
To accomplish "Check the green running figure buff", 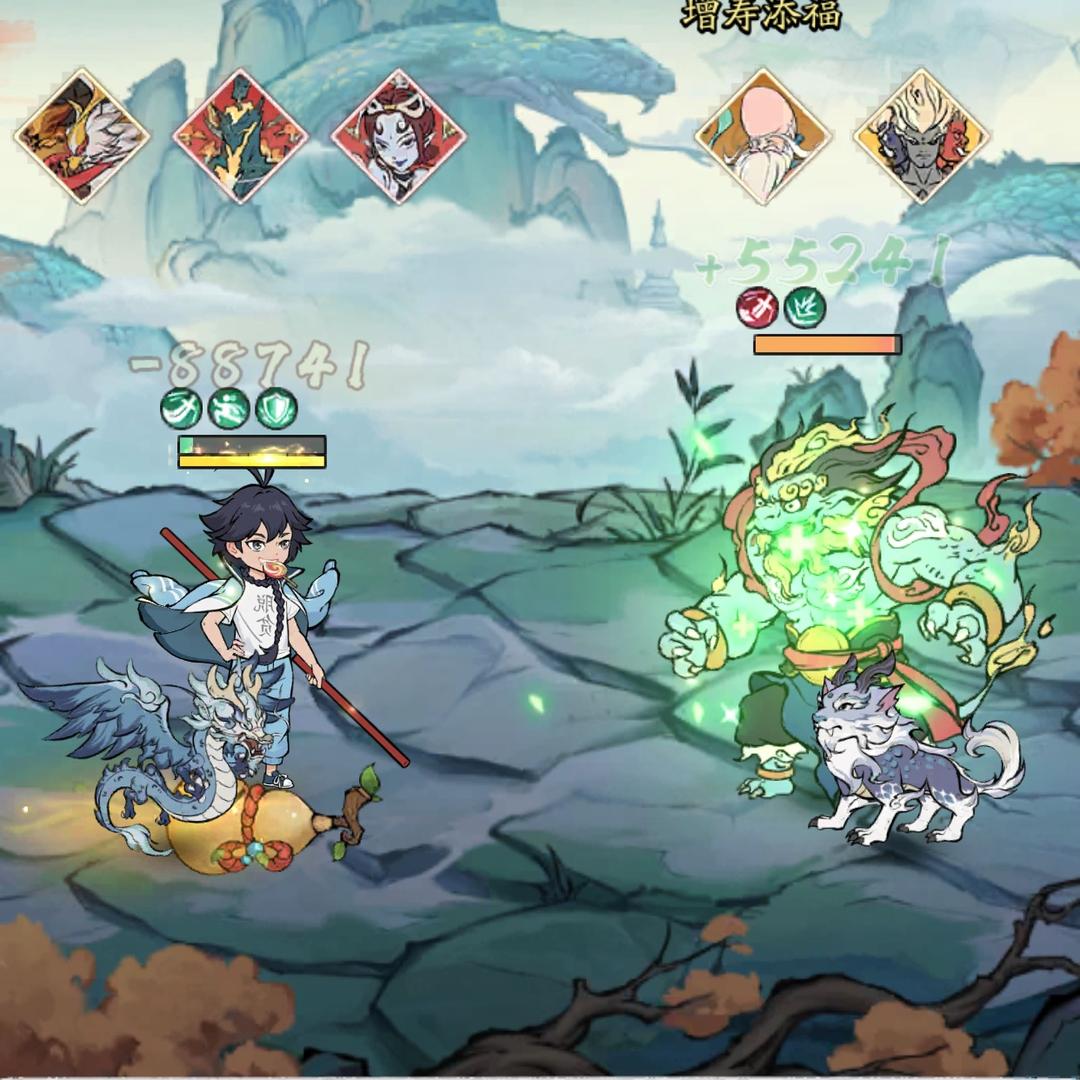I will pos(228,408).
